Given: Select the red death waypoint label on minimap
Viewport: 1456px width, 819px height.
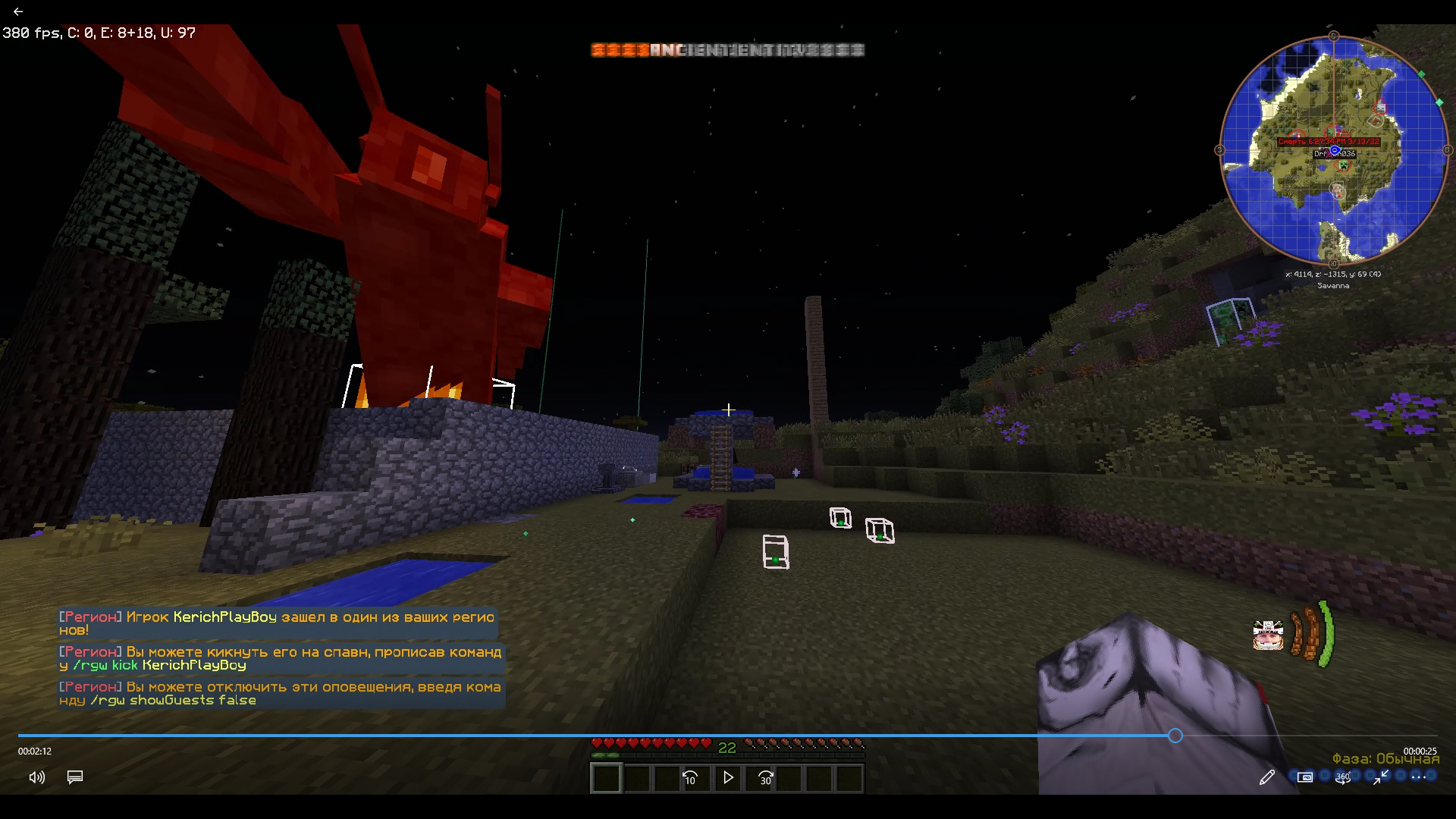Looking at the screenshot, I should click(1329, 142).
